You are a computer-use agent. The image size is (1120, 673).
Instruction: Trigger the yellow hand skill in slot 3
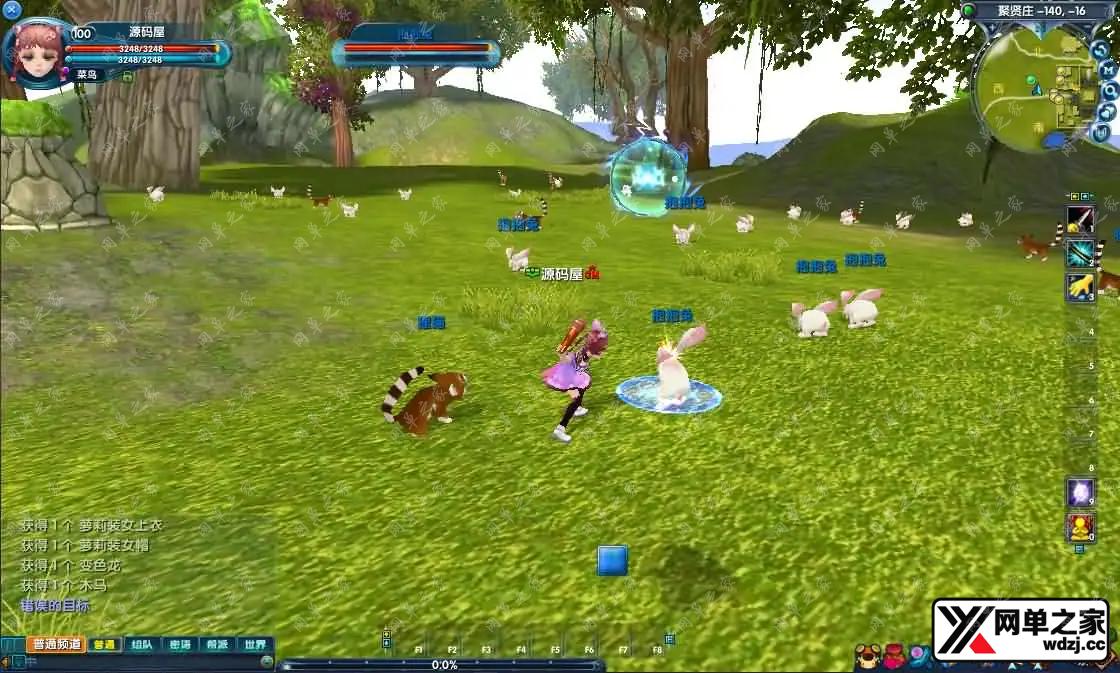point(1080,288)
